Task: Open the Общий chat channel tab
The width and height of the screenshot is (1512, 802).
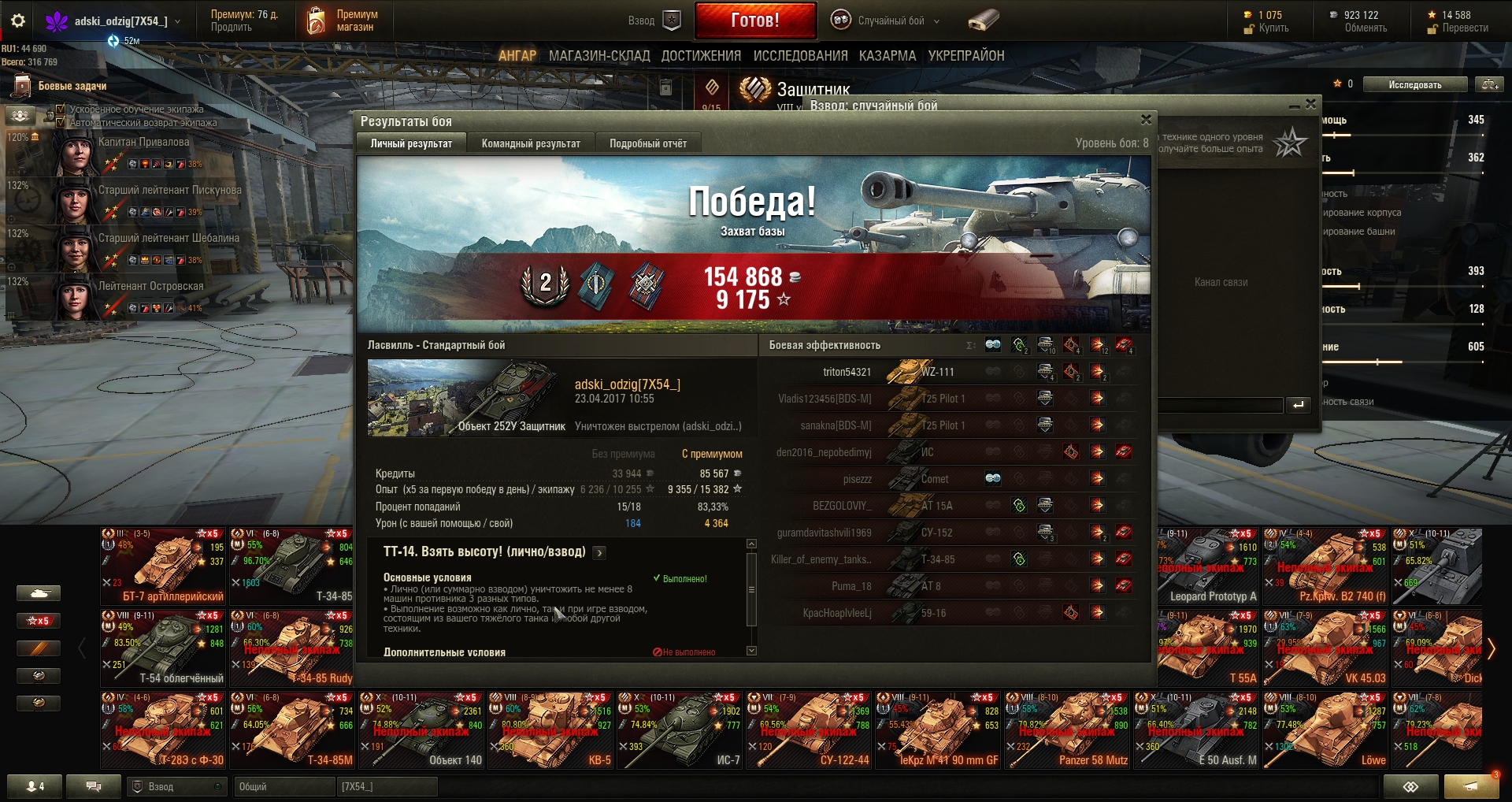Action: click(283, 786)
